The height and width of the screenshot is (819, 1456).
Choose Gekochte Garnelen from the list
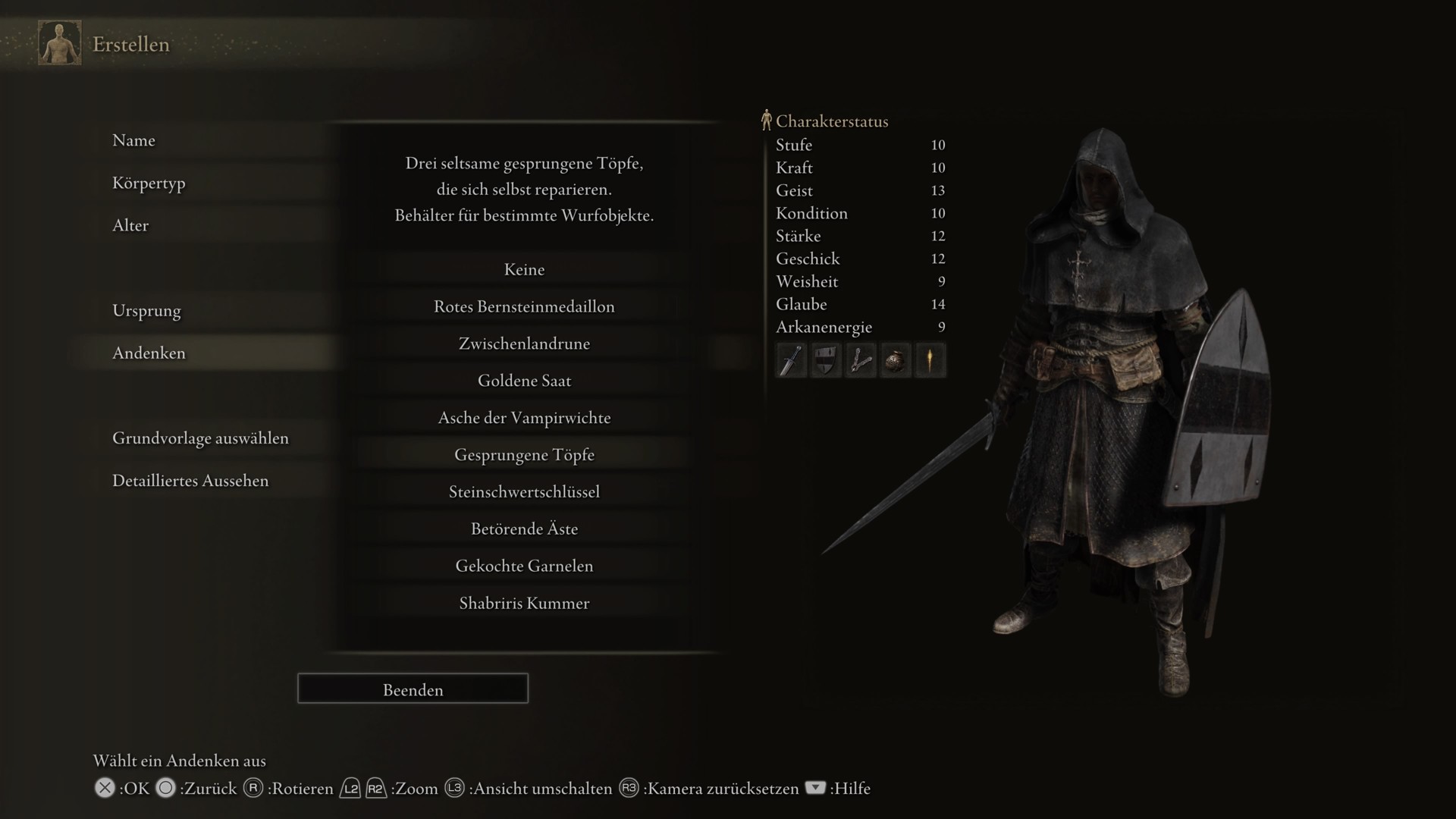[524, 566]
